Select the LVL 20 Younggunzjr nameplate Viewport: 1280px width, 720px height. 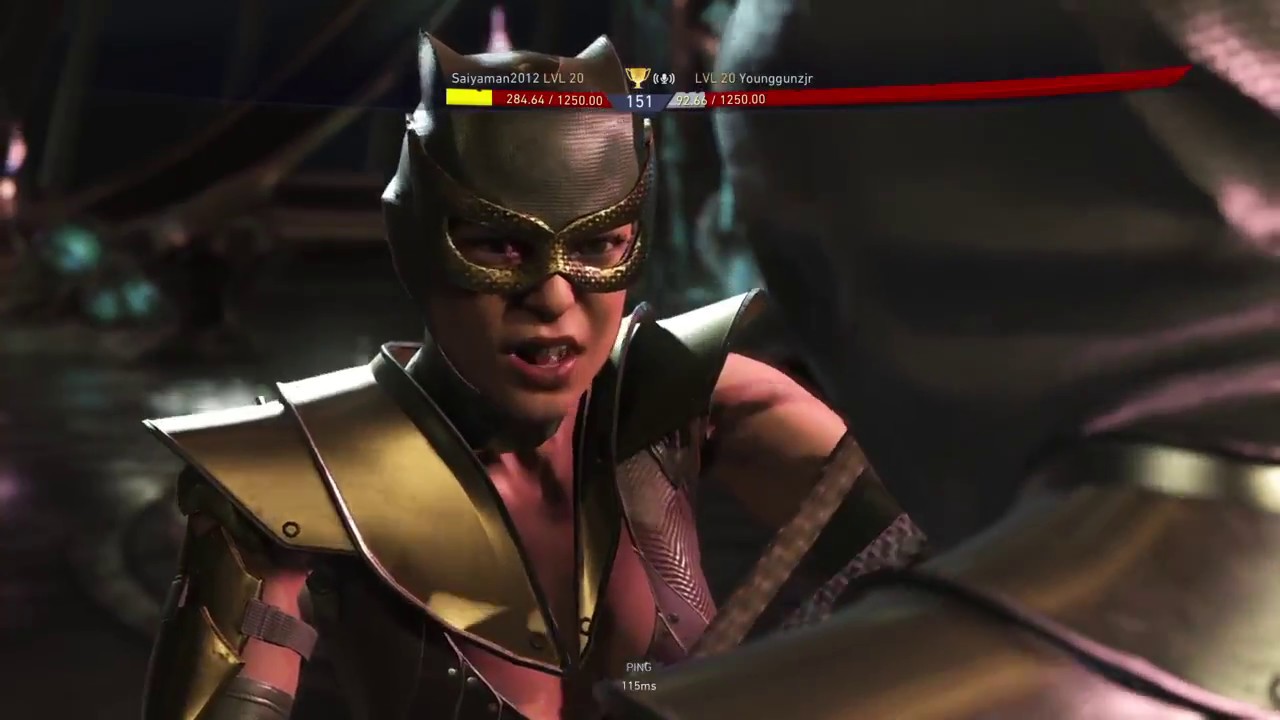pos(753,77)
